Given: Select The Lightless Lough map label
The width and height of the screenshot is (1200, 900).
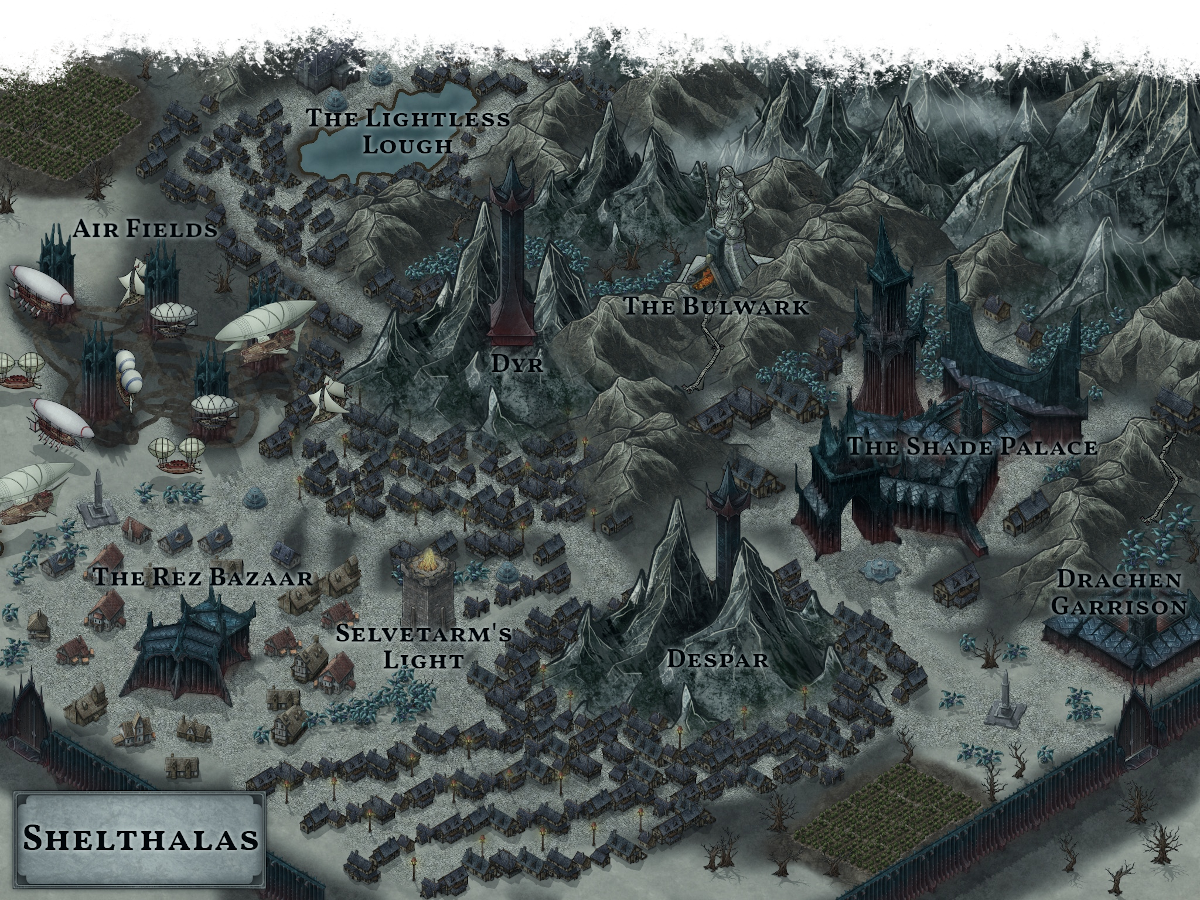Looking at the screenshot, I should 407,131.
